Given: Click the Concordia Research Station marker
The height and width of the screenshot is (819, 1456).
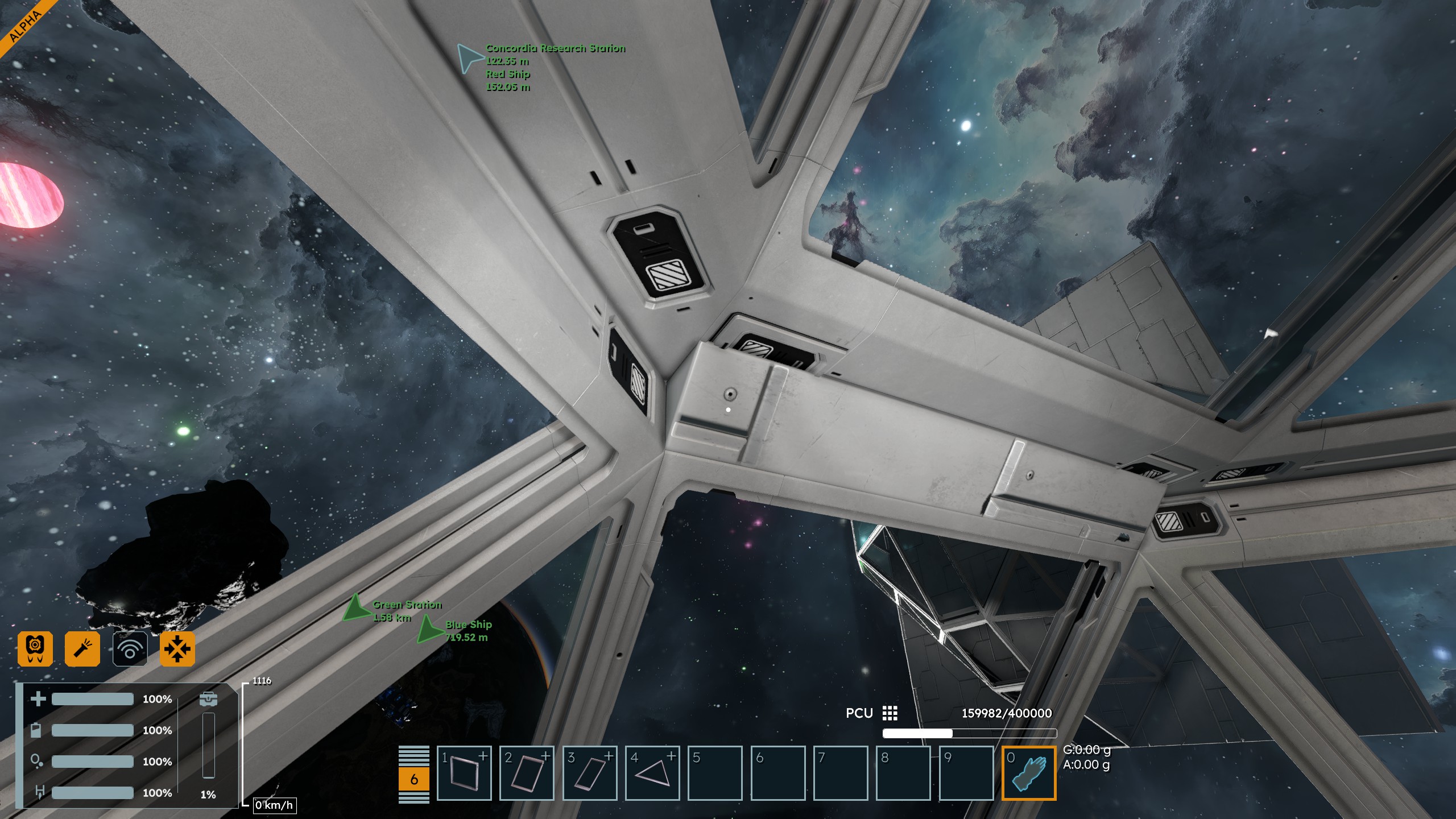Looking at the screenshot, I should tap(470, 58).
